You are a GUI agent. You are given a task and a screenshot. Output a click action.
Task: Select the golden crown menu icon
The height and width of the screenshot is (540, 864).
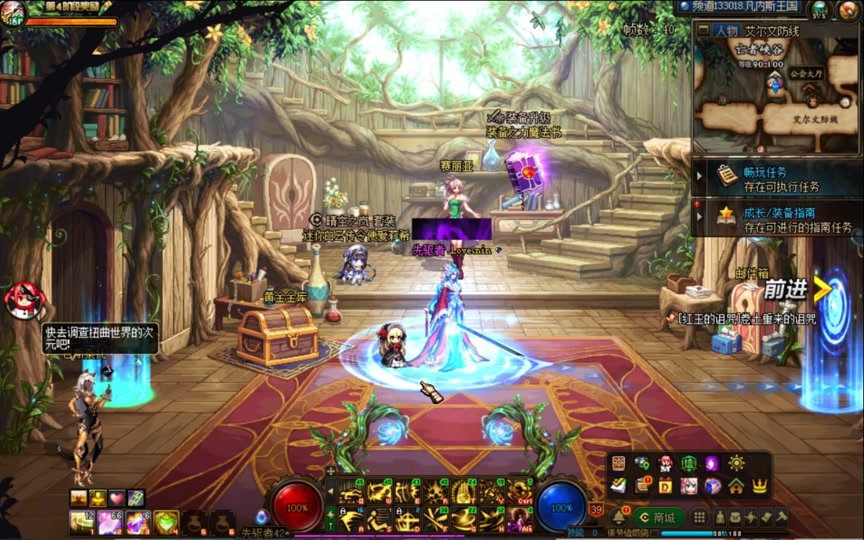click(761, 485)
